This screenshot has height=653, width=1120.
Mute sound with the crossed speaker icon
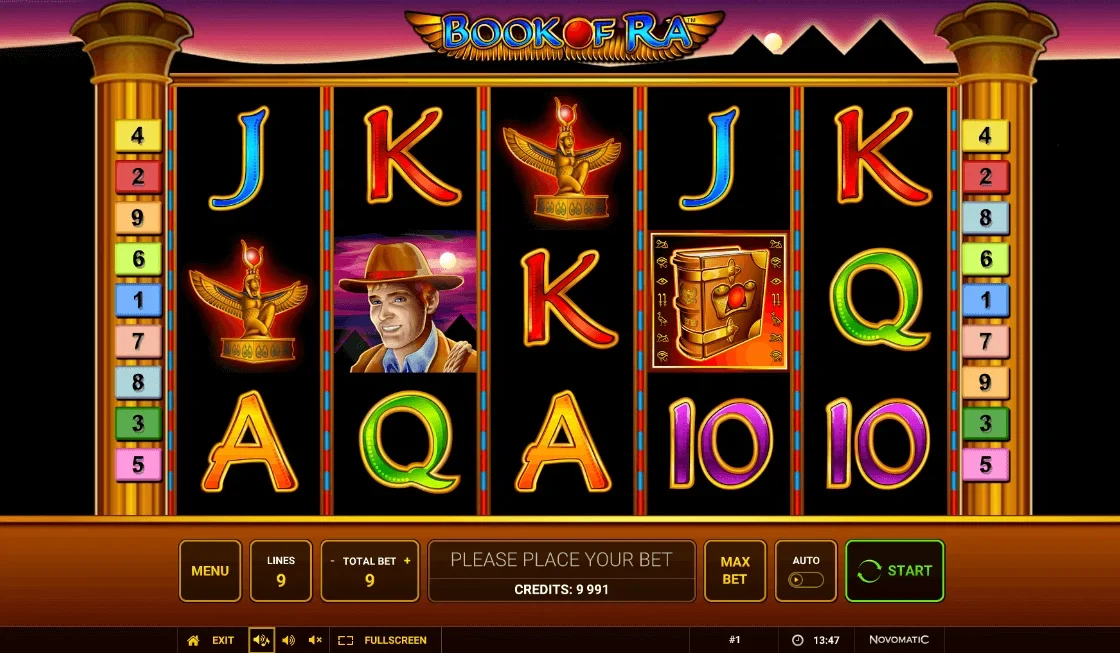click(315, 640)
